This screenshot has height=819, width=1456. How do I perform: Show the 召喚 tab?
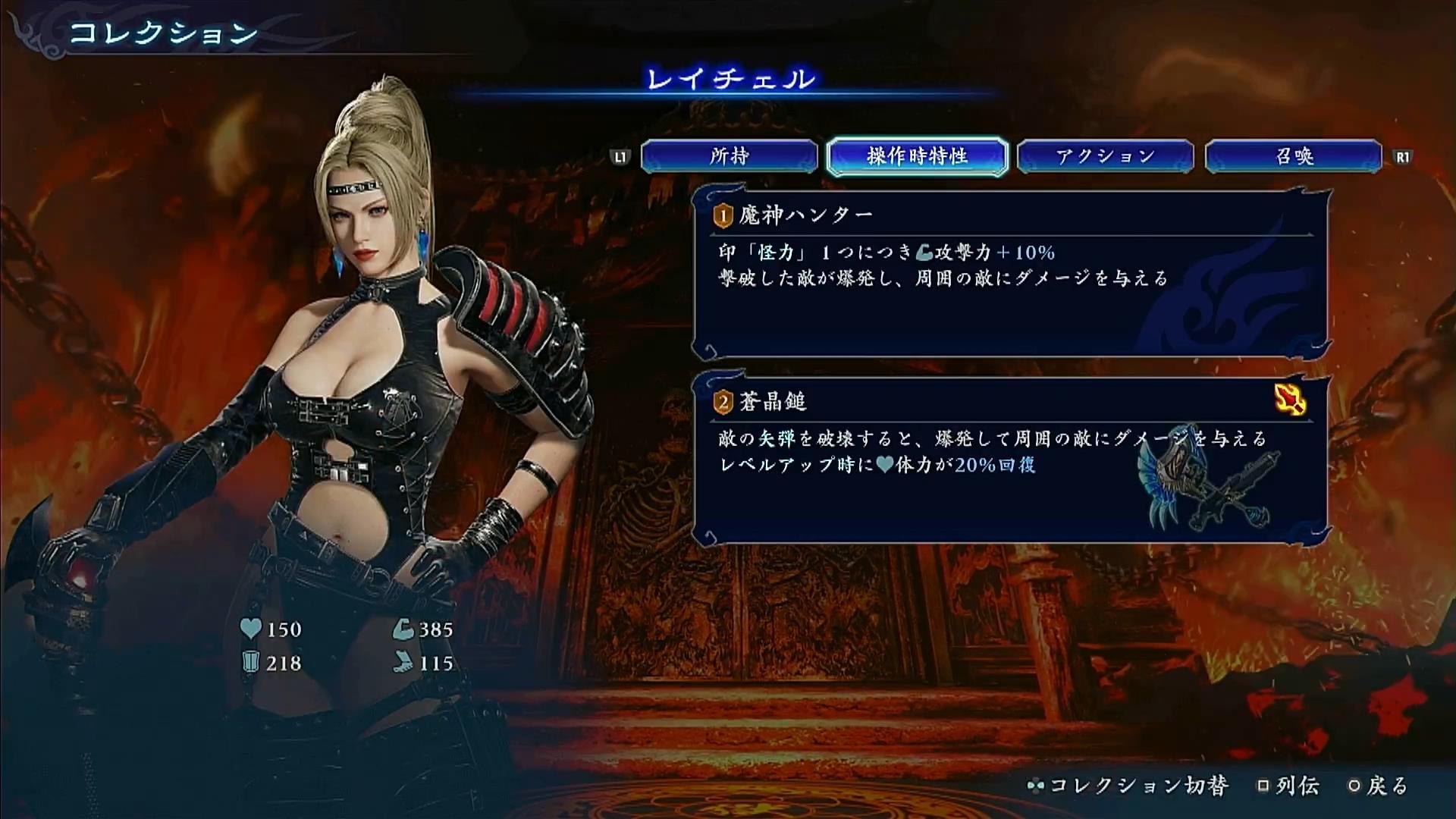[x=1294, y=157]
